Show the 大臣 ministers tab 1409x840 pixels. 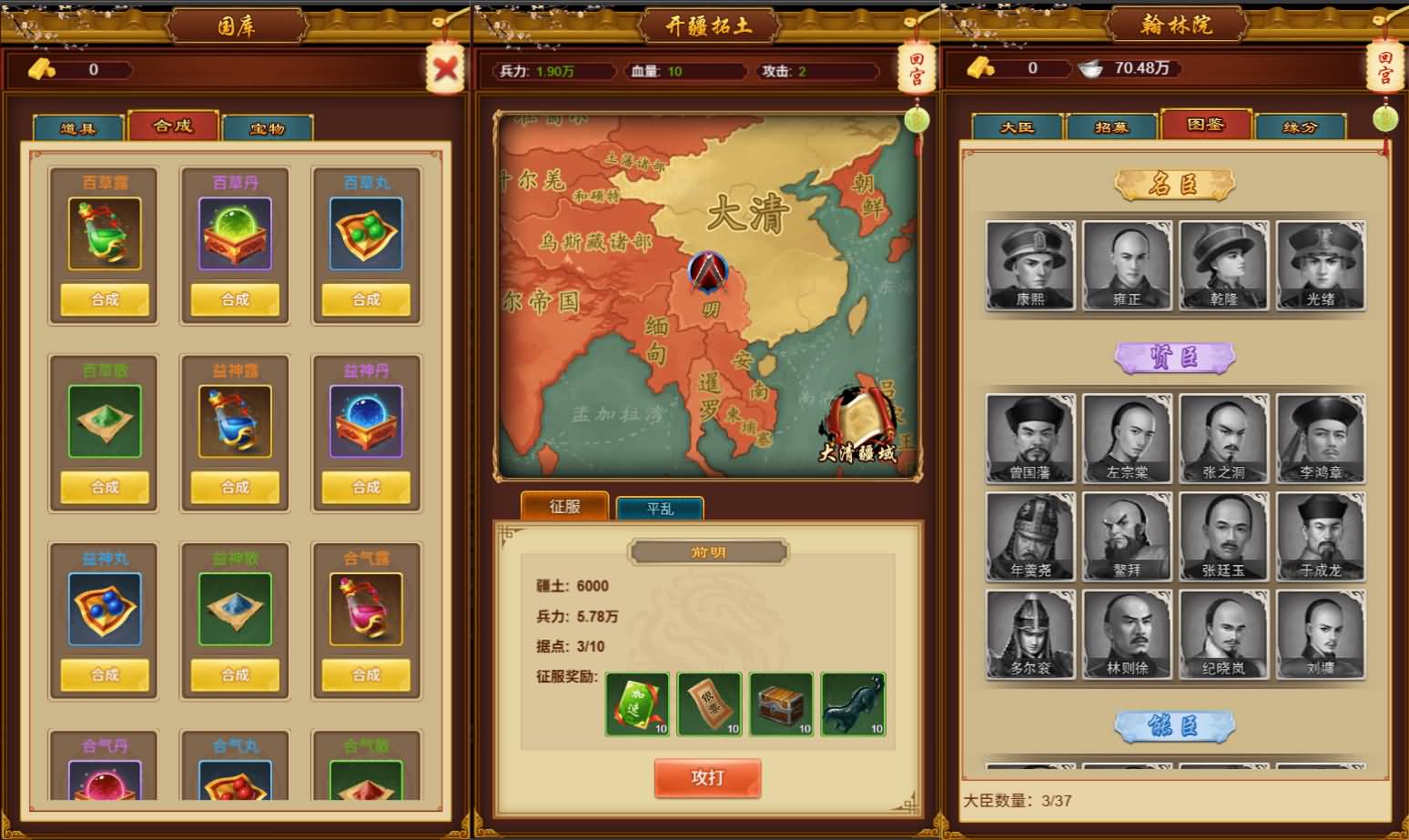point(1017,127)
